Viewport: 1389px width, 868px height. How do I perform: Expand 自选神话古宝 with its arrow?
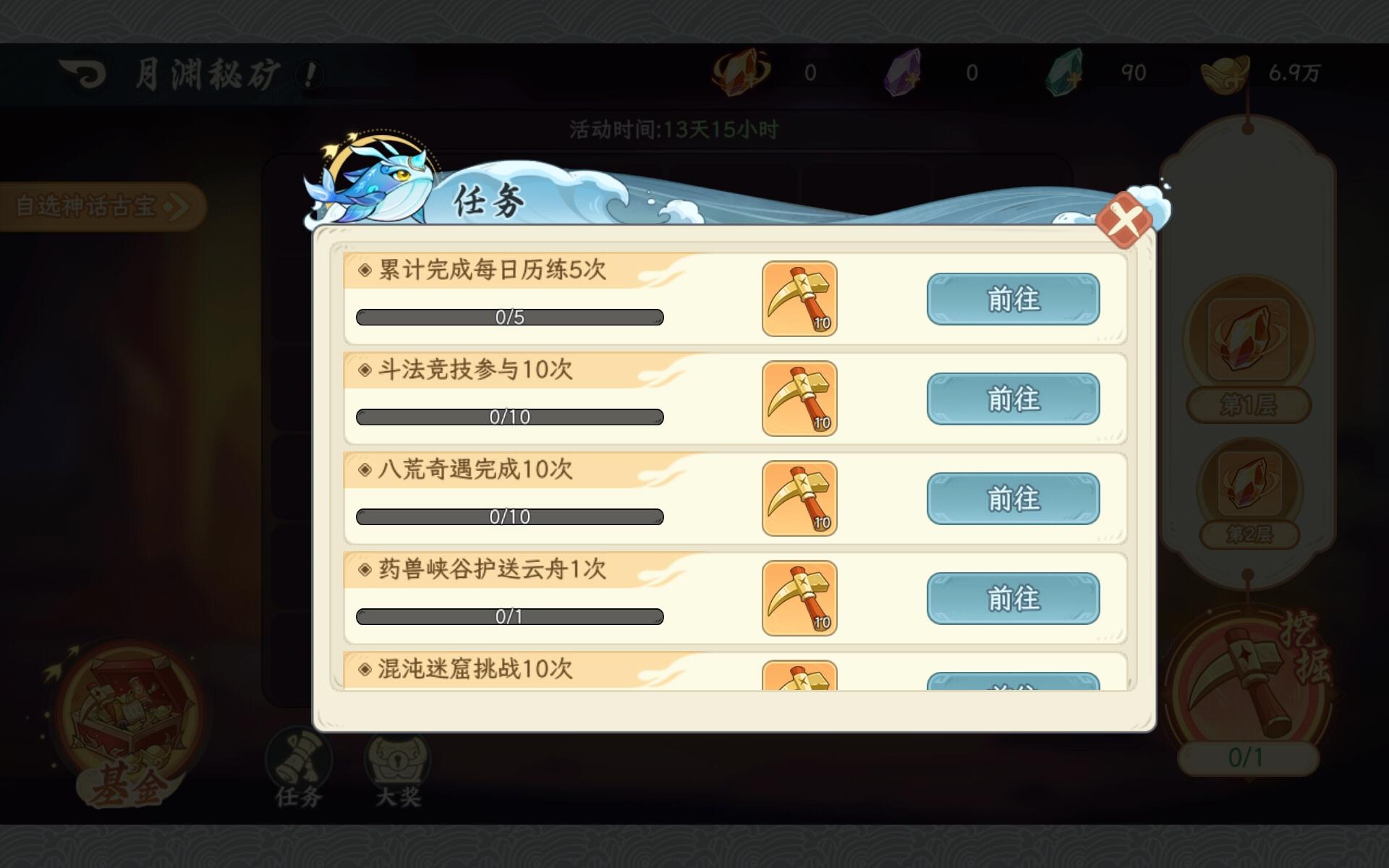[x=177, y=205]
